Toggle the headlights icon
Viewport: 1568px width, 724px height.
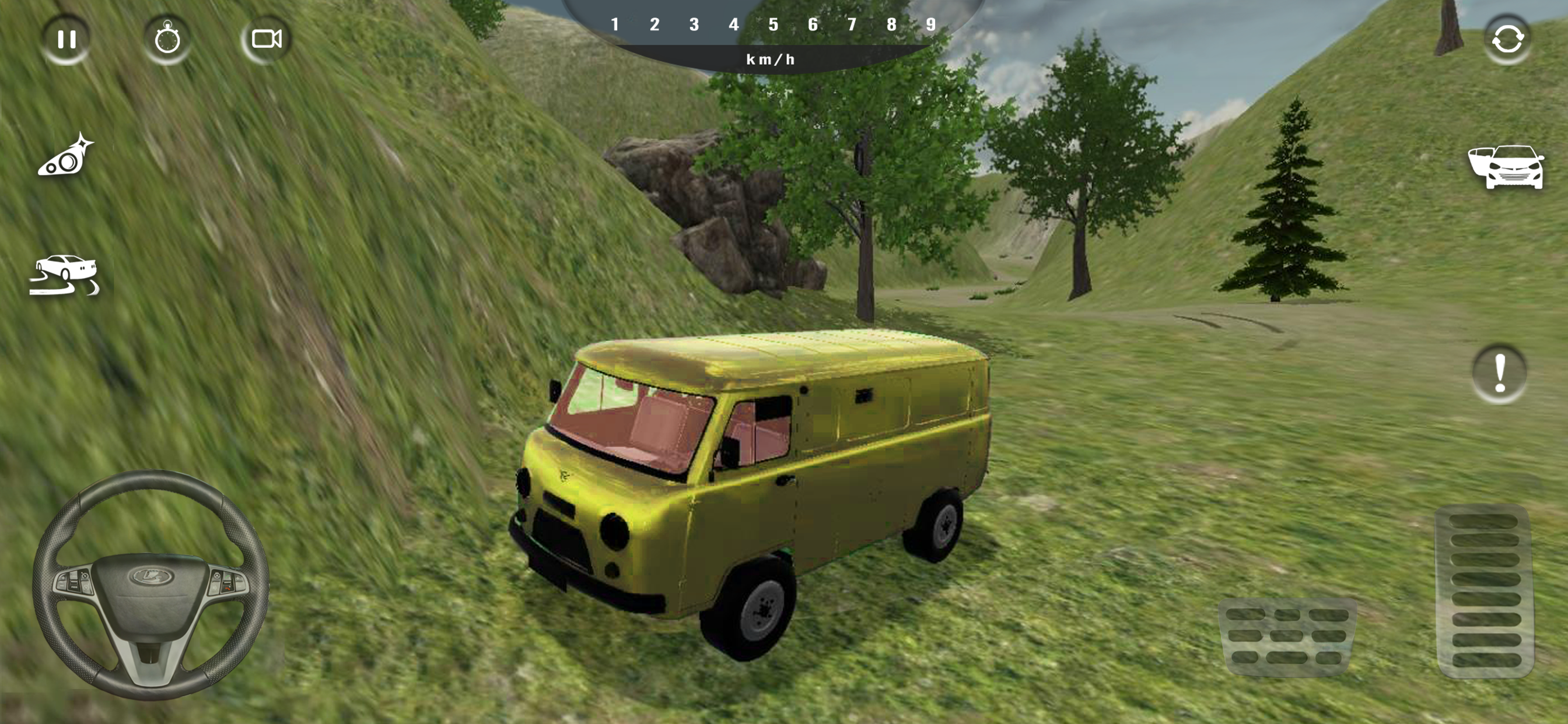pos(66,157)
